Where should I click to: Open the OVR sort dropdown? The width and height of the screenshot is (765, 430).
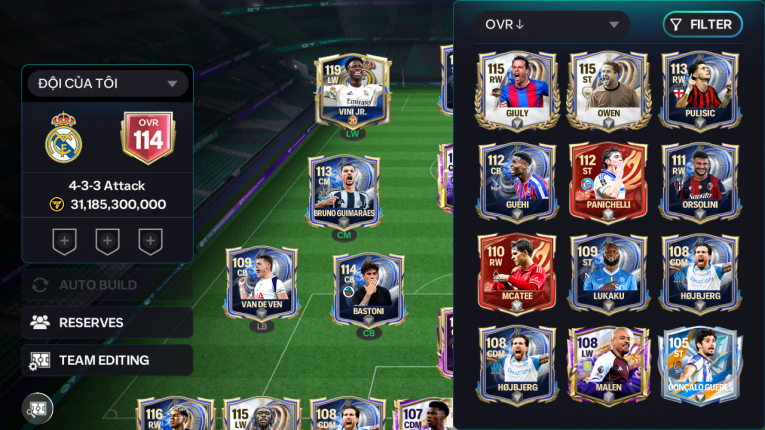coord(551,25)
